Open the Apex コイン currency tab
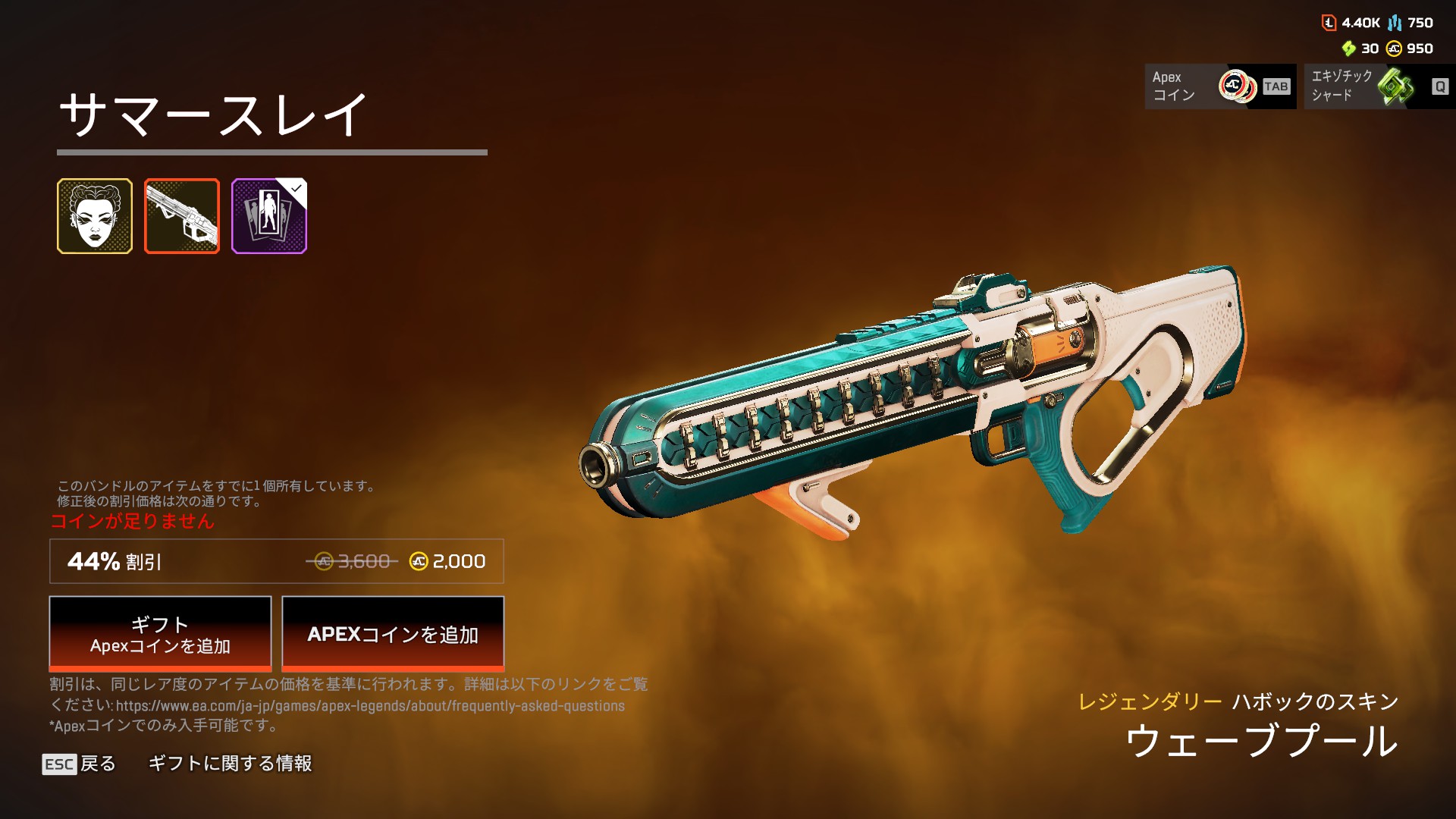This screenshot has width=1456, height=819. (1220, 86)
